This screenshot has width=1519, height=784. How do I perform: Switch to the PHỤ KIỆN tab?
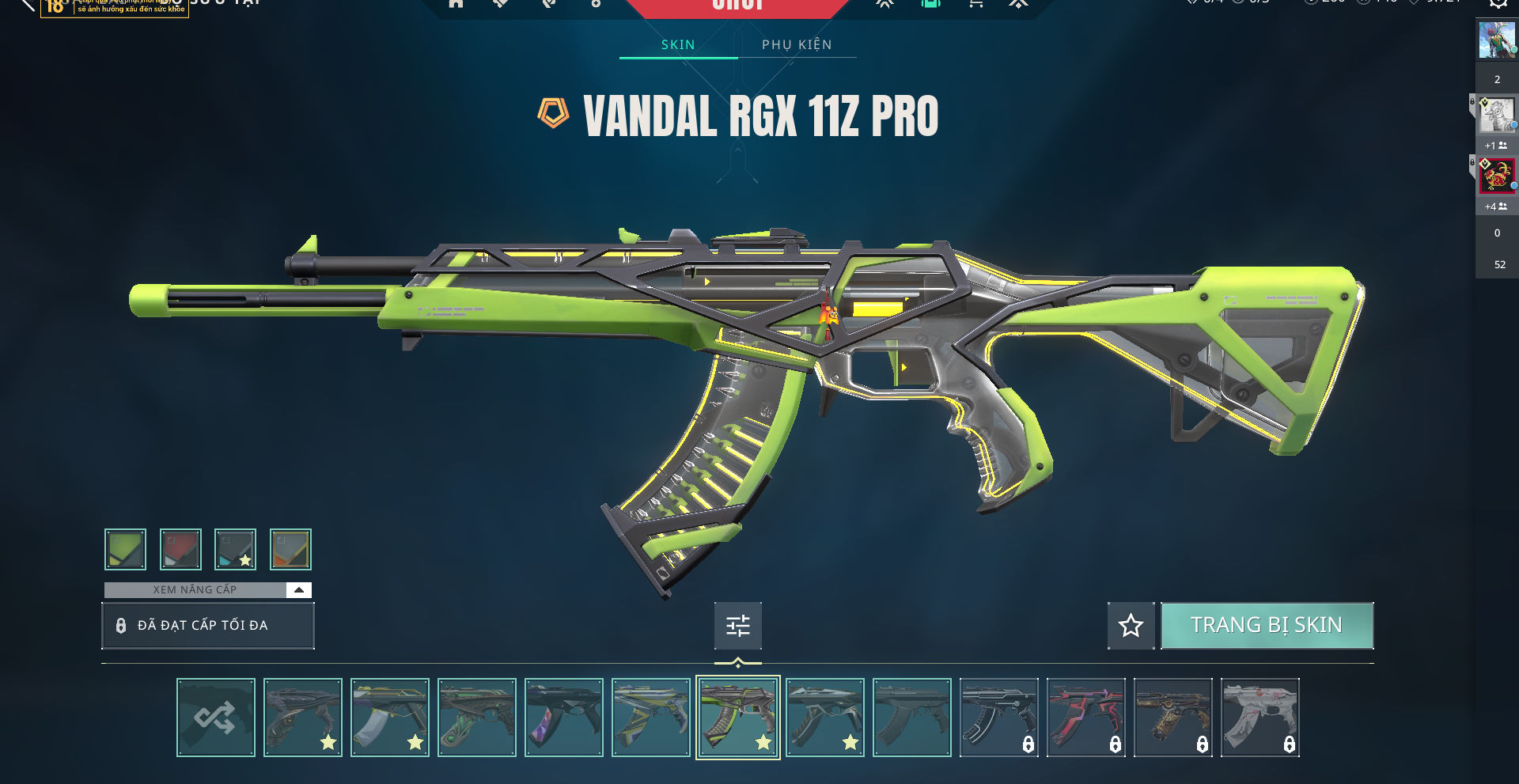coord(797,45)
